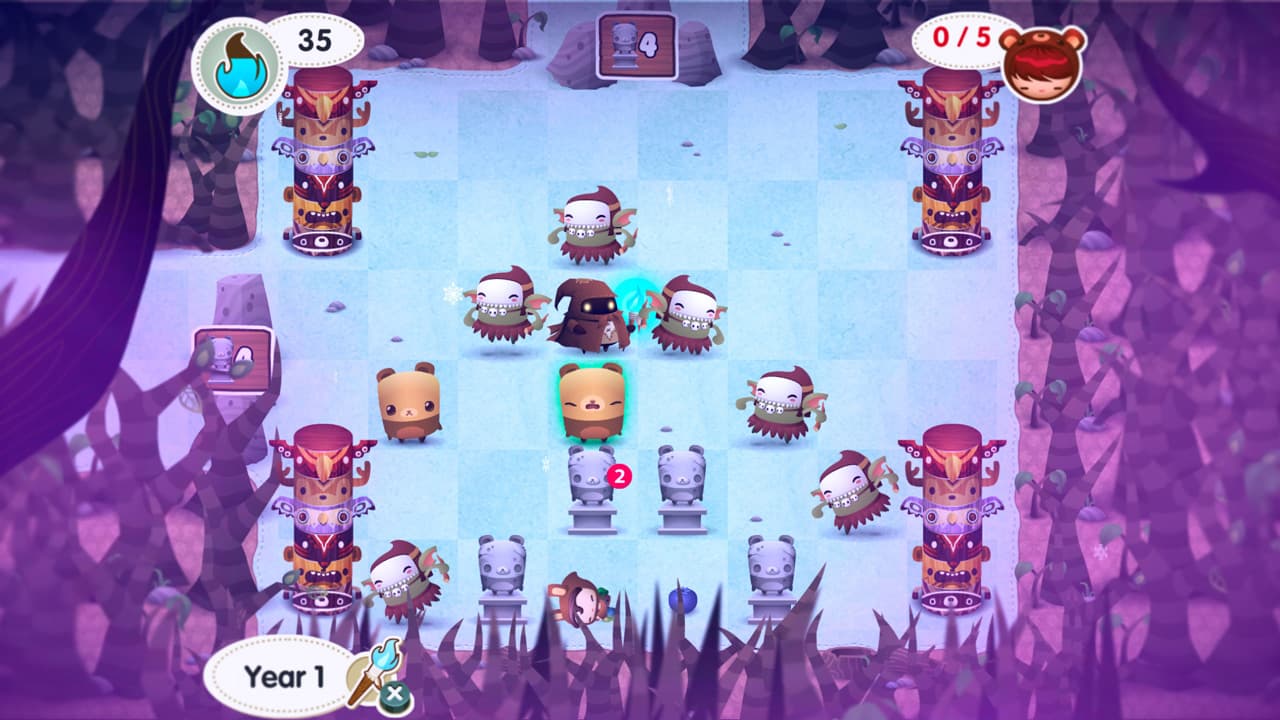The width and height of the screenshot is (1280, 720).
Task: Select the glowing bear cub
Action: coord(590,405)
